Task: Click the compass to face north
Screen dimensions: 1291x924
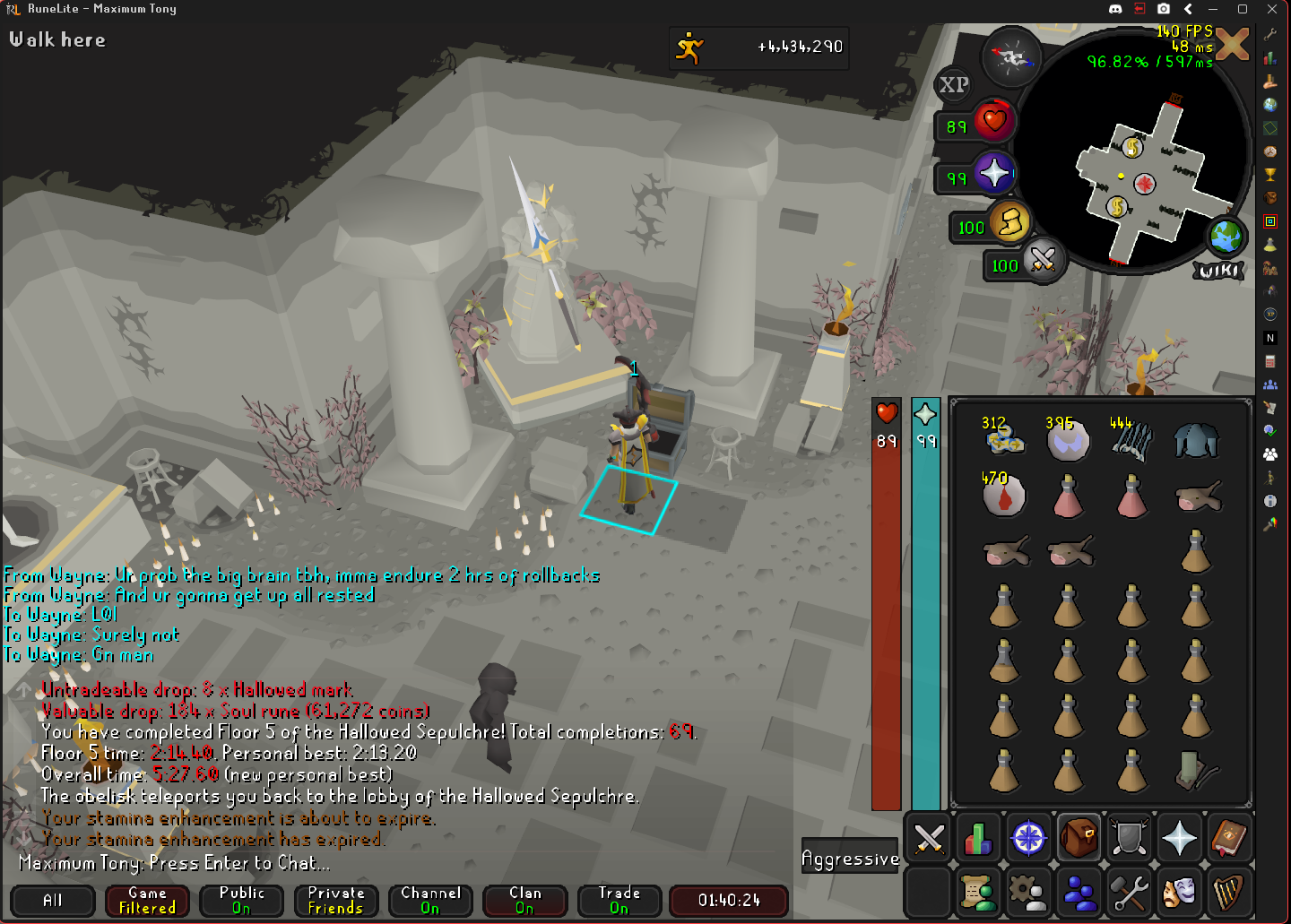Action: [x=1012, y=57]
